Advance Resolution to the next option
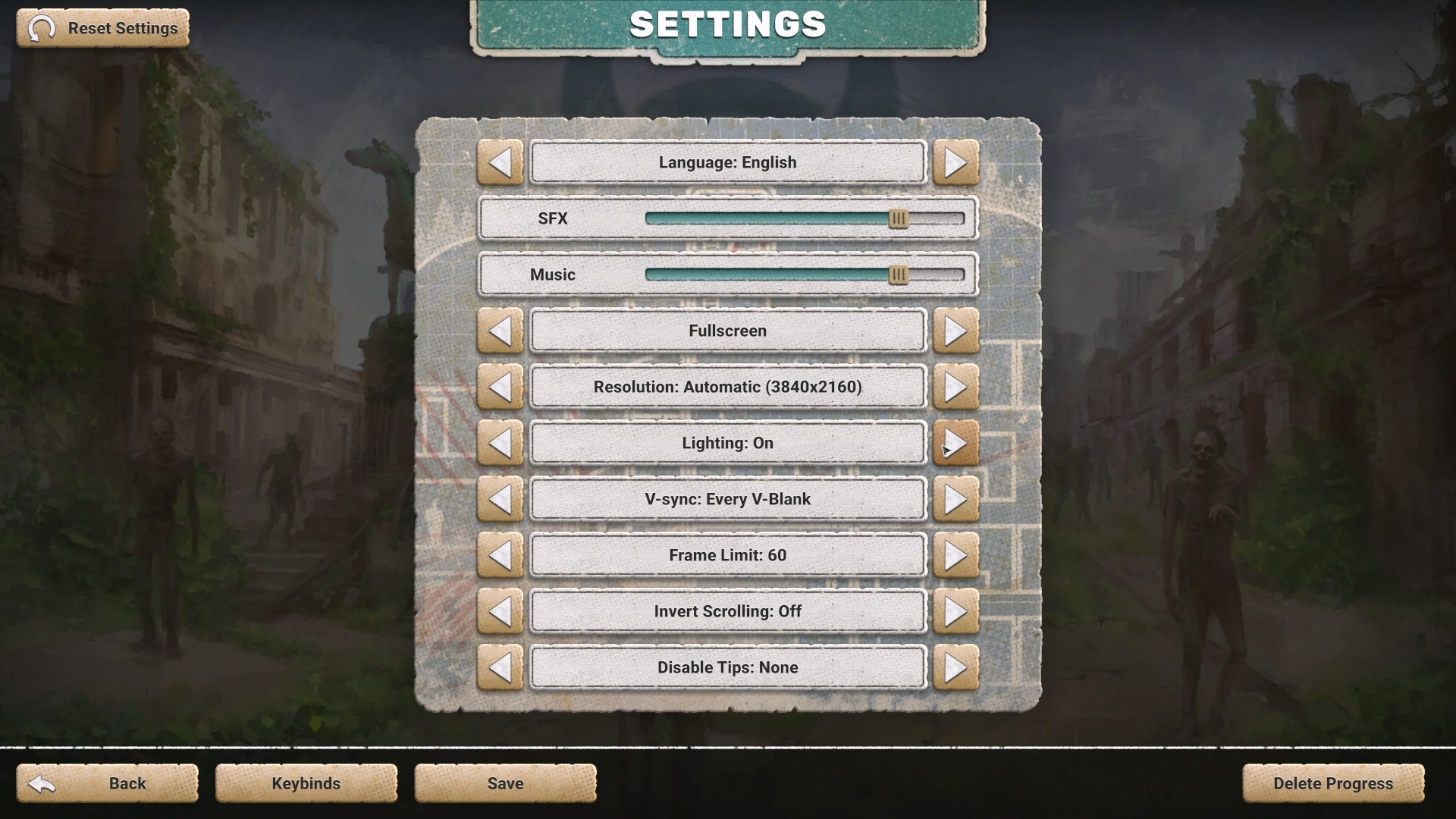Viewport: 1456px width, 819px height. pos(955,387)
